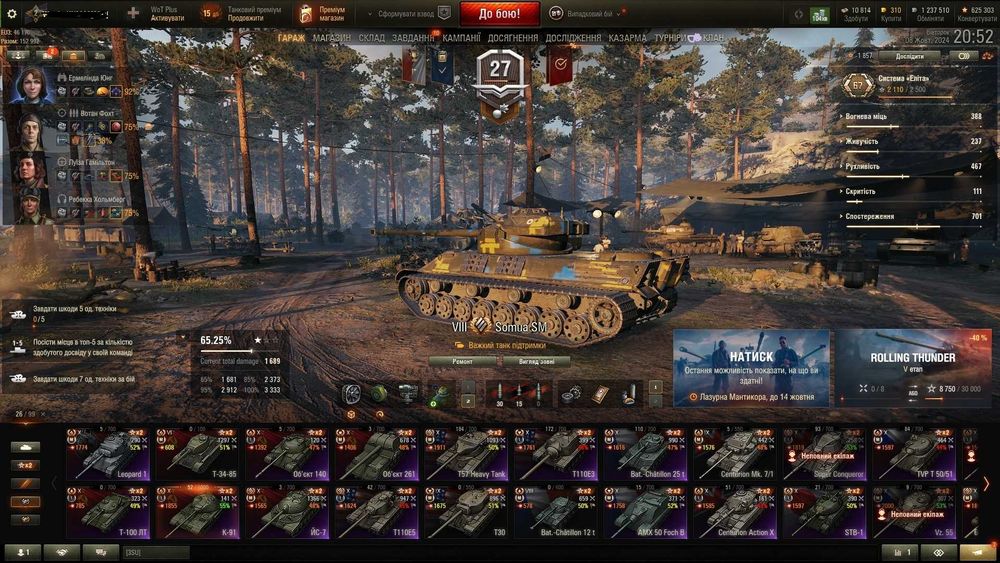The height and width of the screenshot is (563, 1000).
Task: Open the Rolling Thunder event banner
Action: [913, 367]
